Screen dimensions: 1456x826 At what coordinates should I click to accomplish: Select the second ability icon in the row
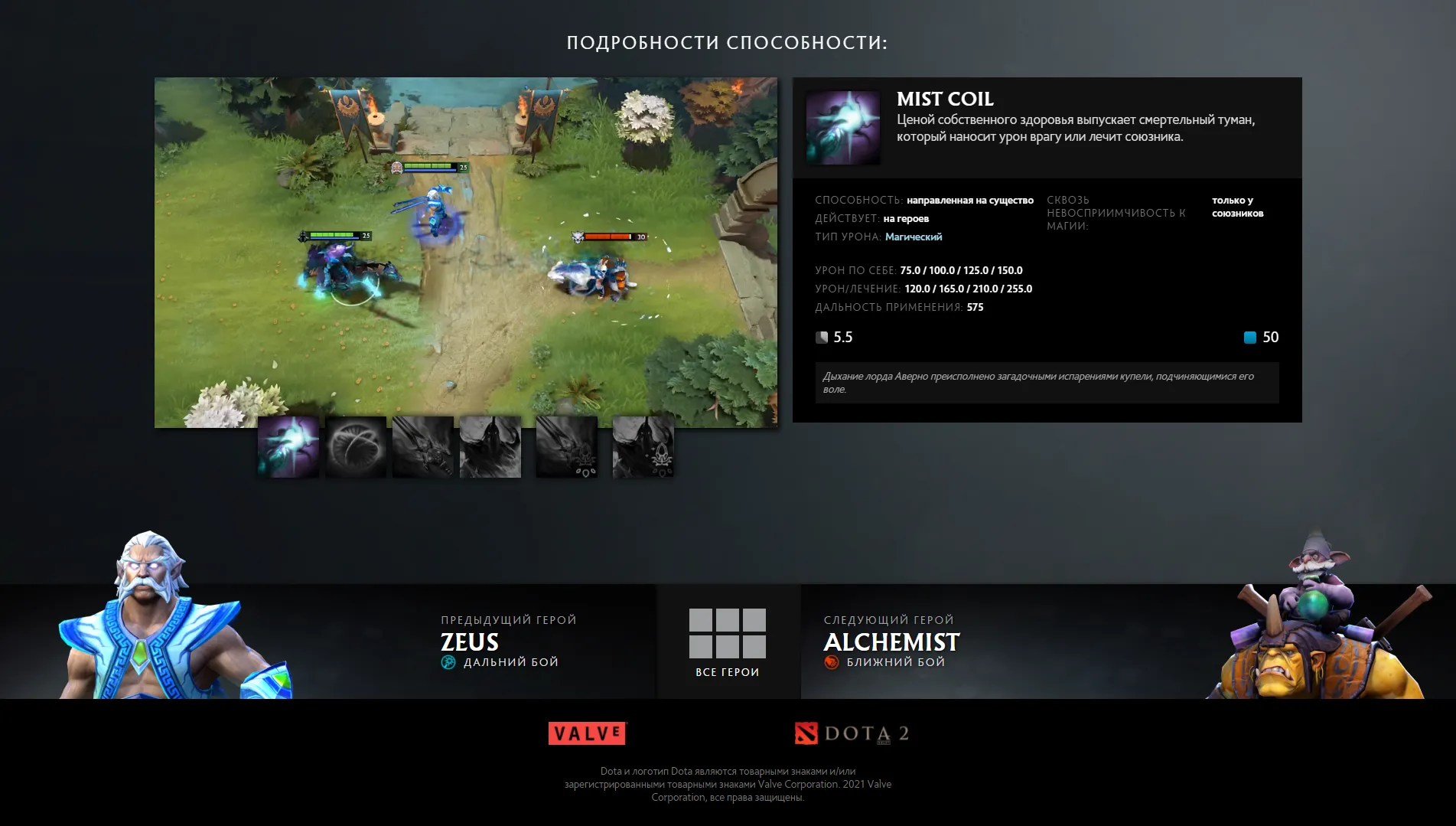pyautogui.click(x=355, y=446)
